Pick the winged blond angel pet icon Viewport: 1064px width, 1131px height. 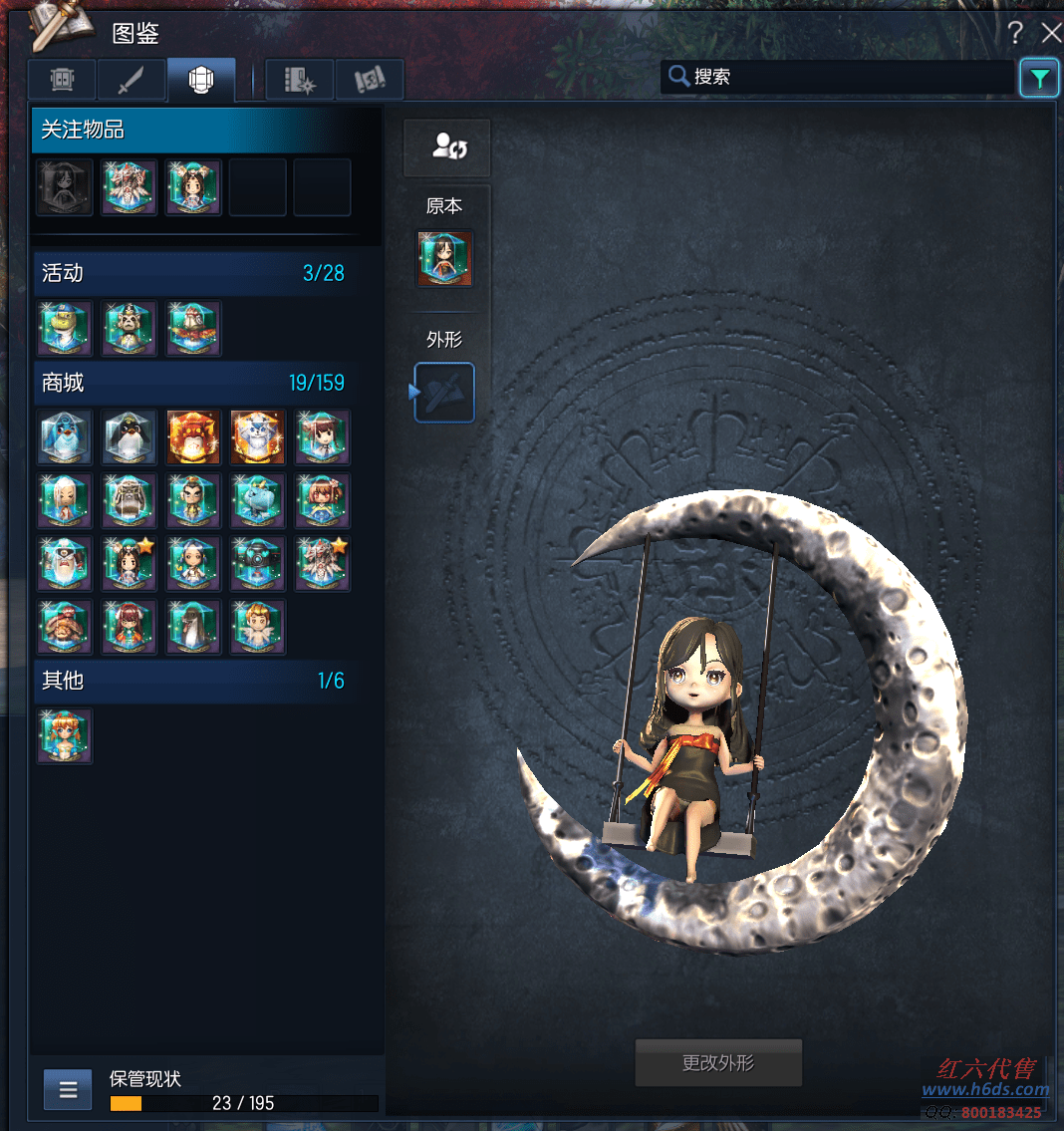pyautogui.click(x=258, y=627)
